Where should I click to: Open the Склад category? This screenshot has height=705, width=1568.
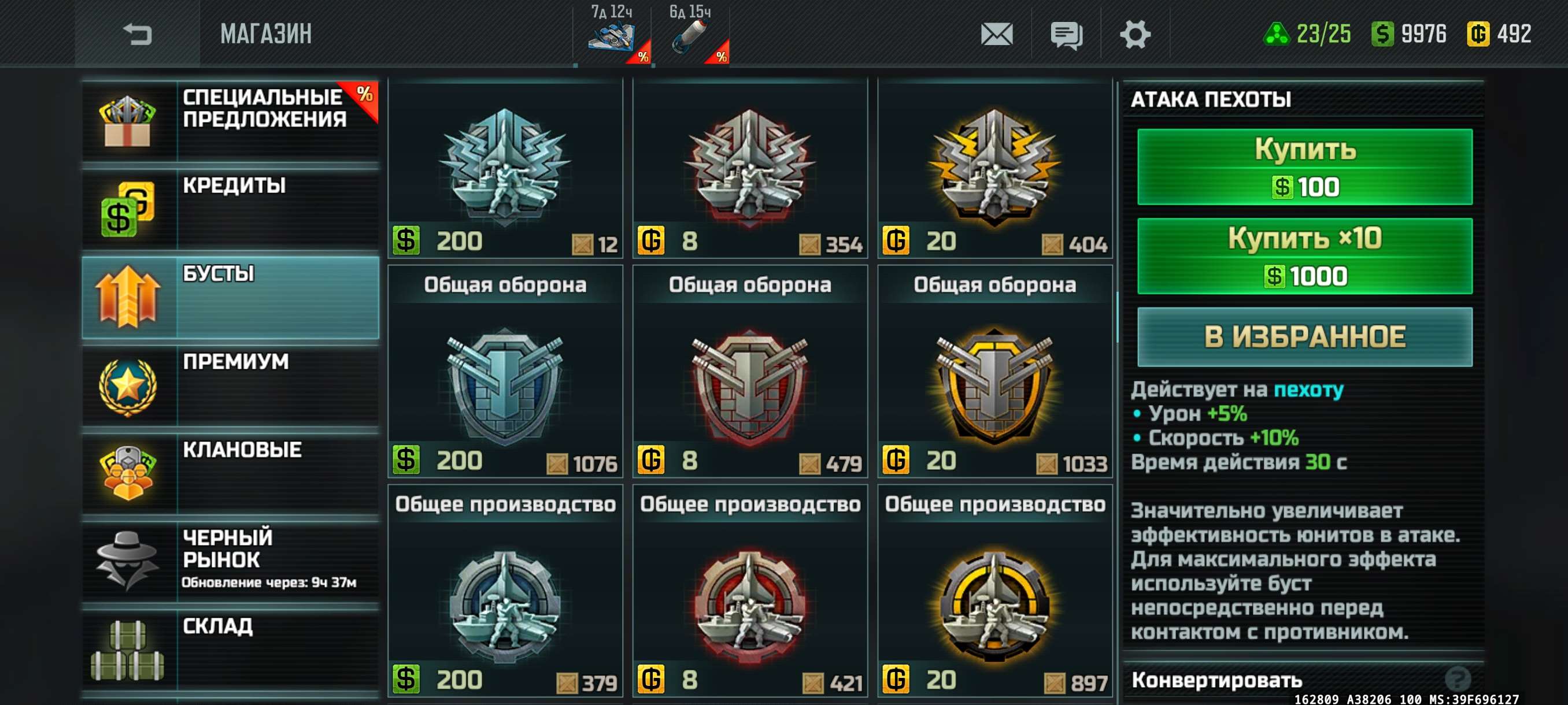230,649
